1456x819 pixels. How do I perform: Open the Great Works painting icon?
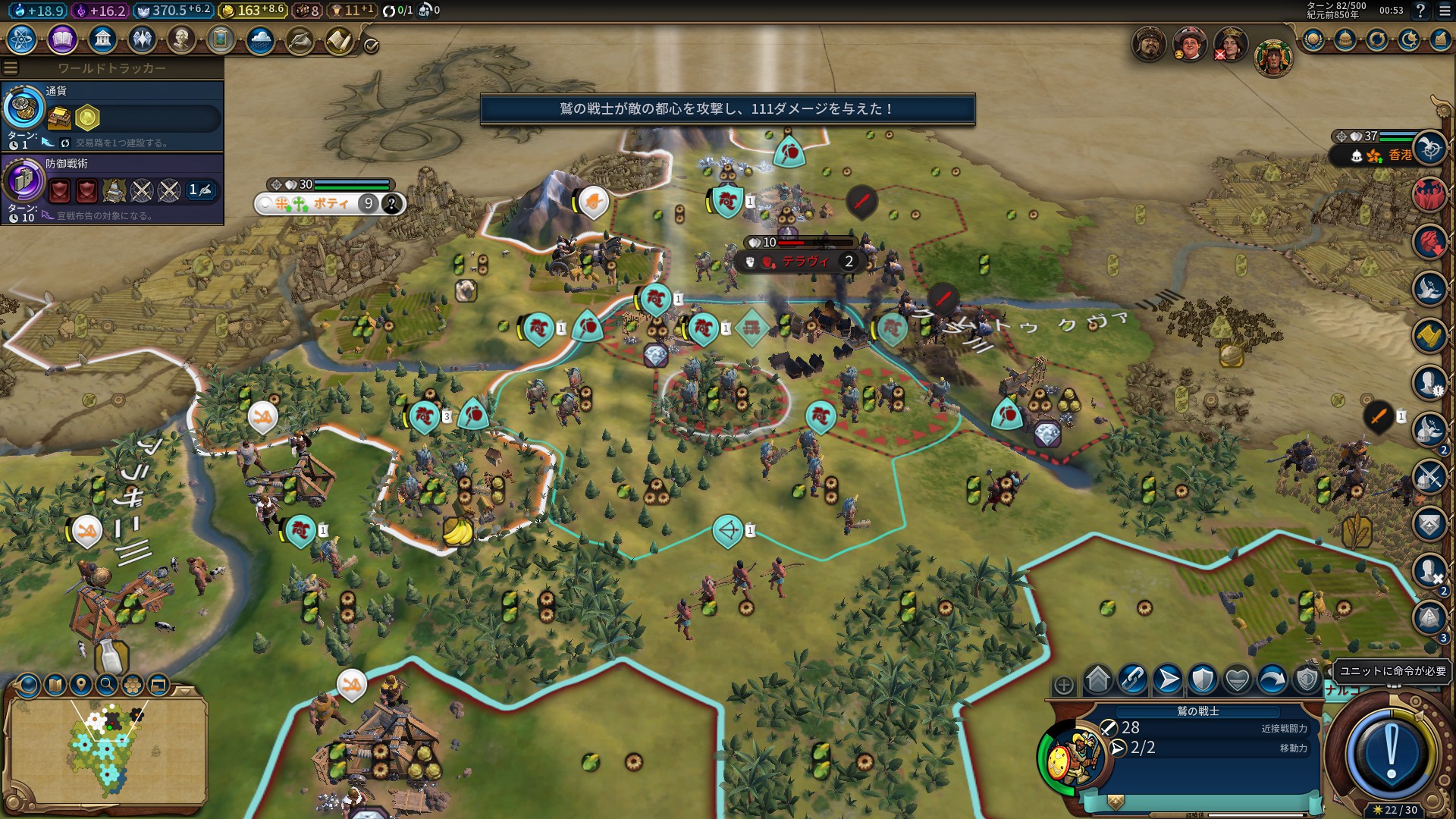pos(221,39)
